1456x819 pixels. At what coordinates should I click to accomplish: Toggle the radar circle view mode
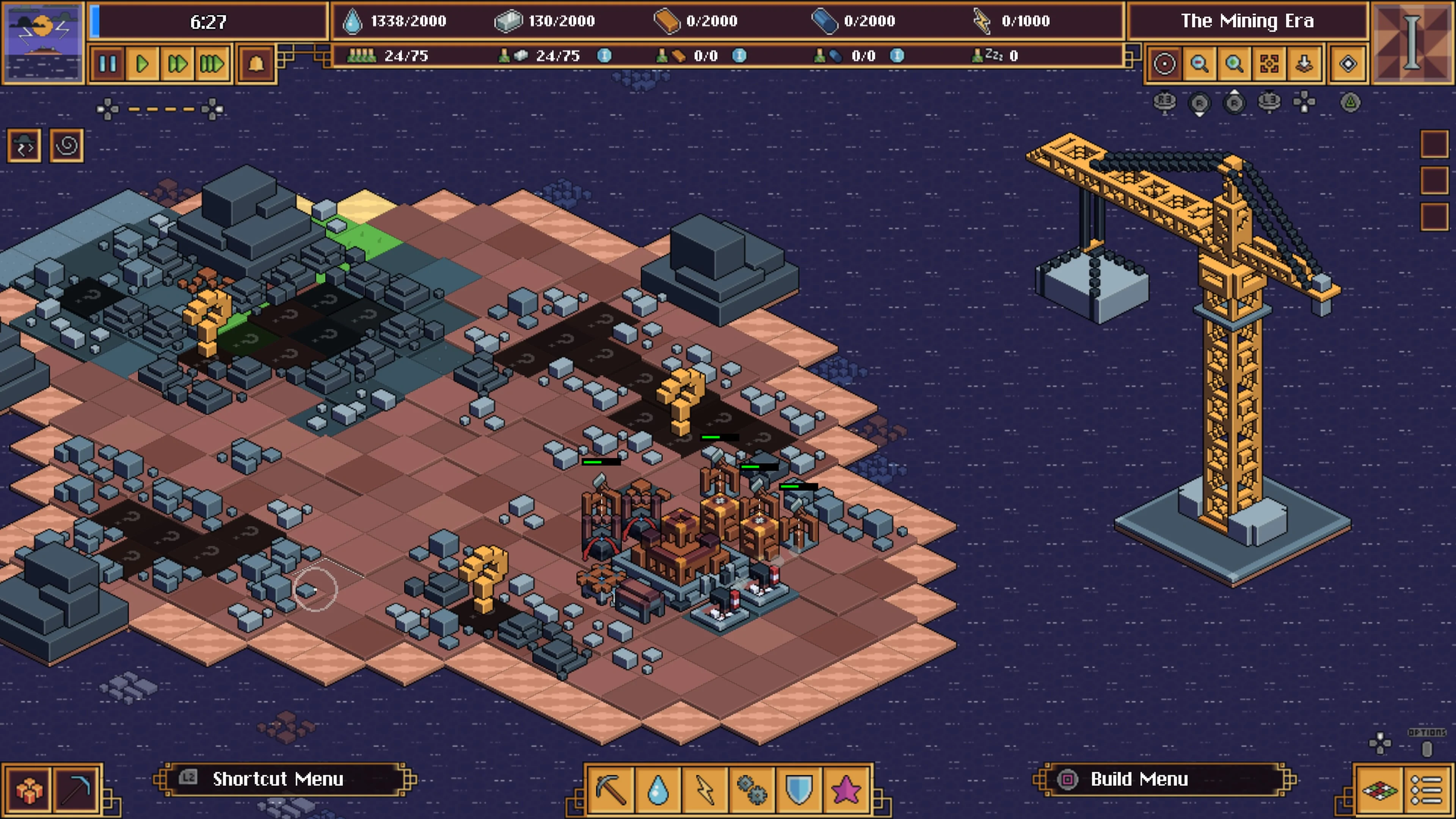click(1164, 64)
